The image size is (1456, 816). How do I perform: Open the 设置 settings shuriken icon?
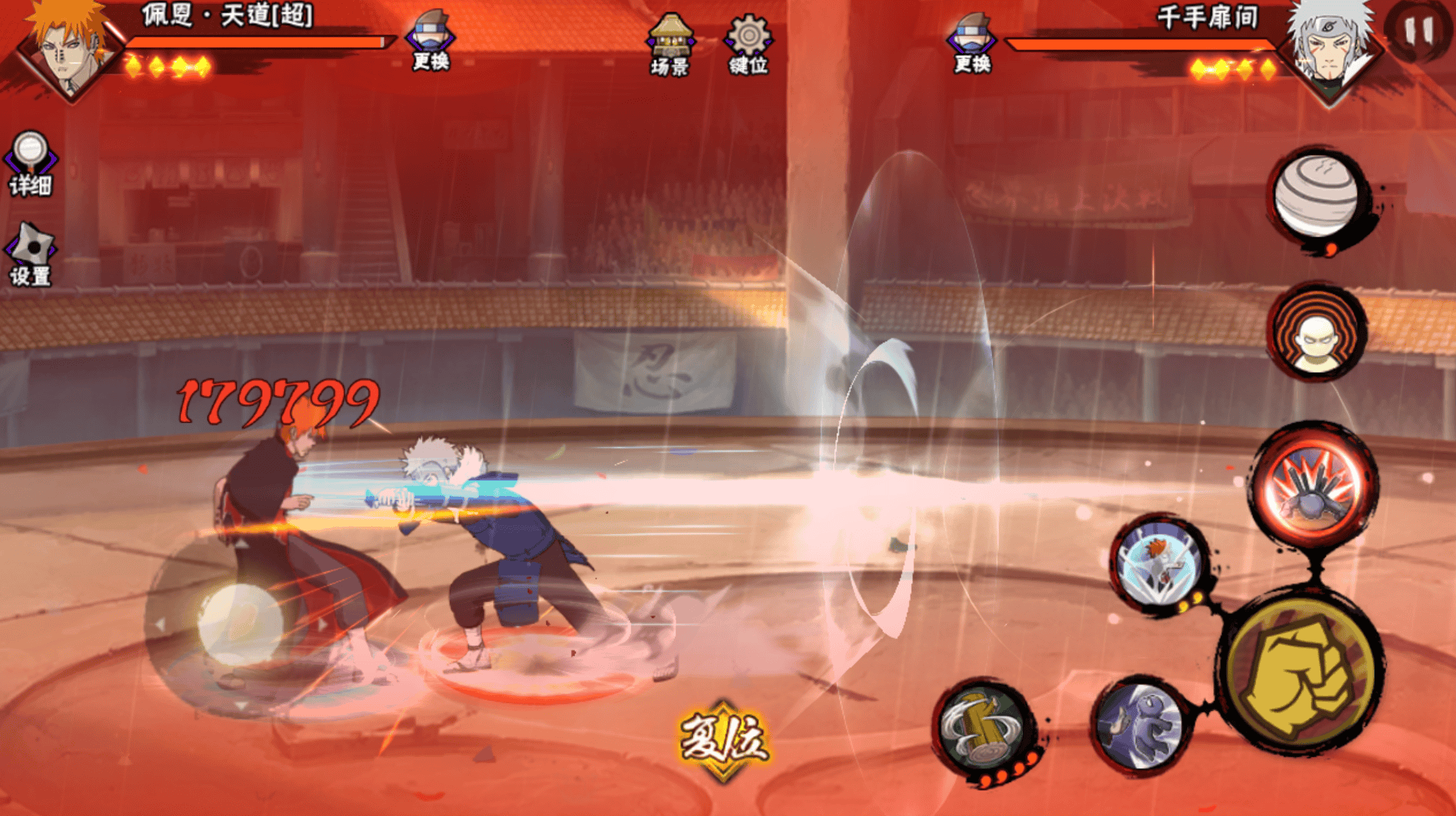[x=31, y=256]
